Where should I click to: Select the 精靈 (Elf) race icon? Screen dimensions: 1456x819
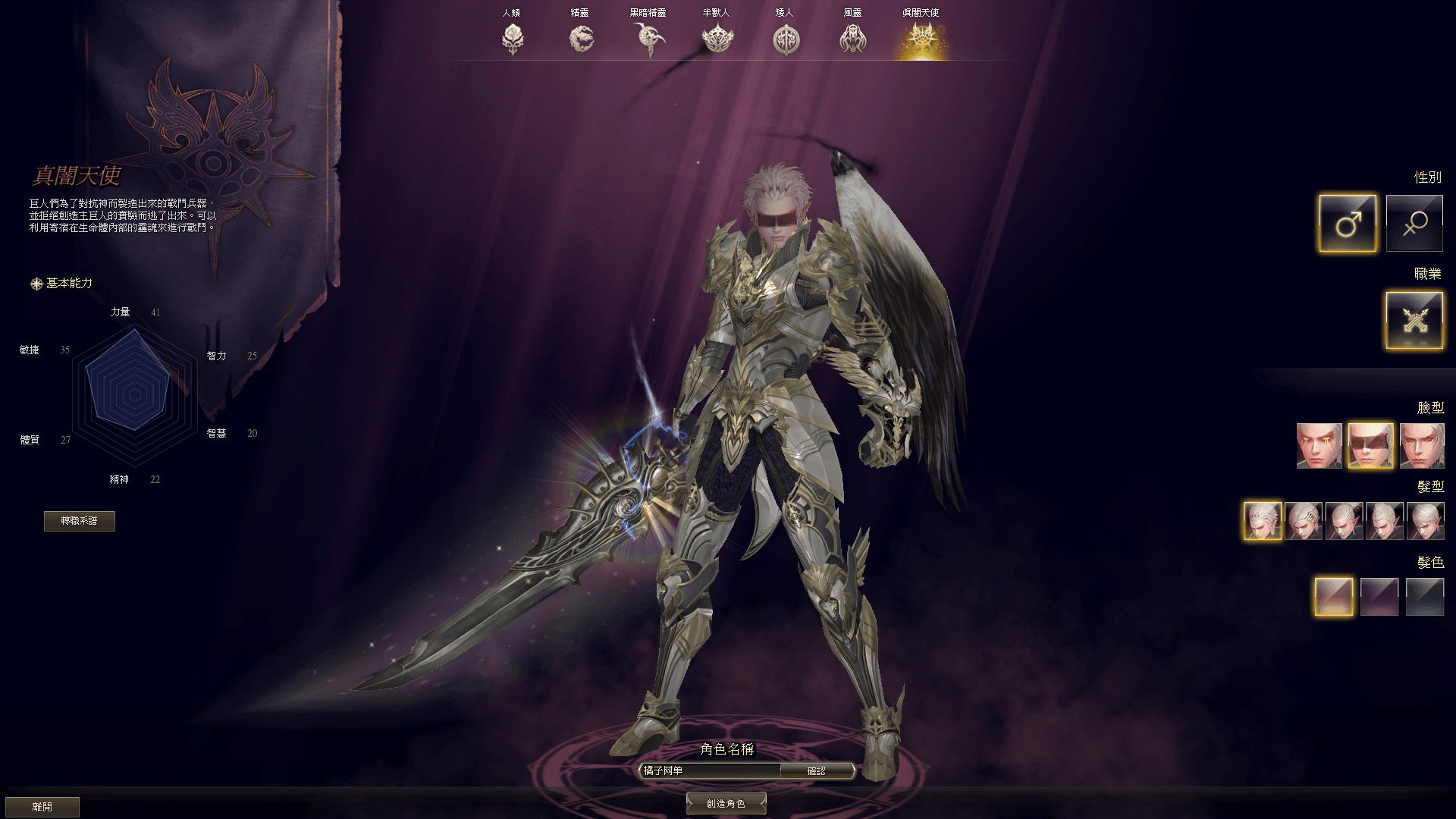pyautogui.click(x=580, y=38)
